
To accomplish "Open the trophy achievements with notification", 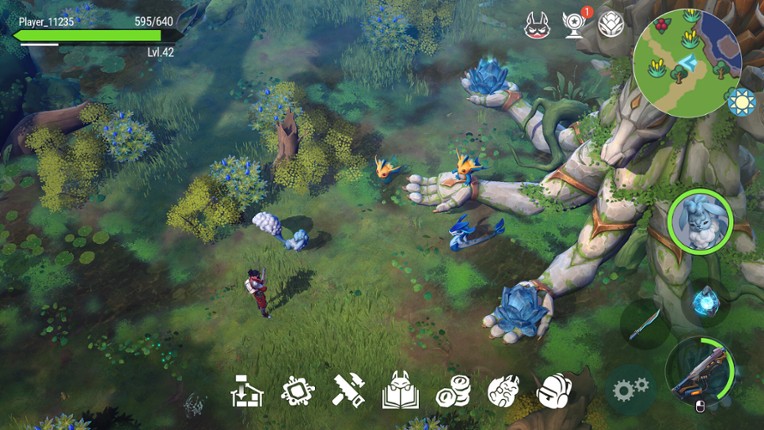I will point(575,24).
